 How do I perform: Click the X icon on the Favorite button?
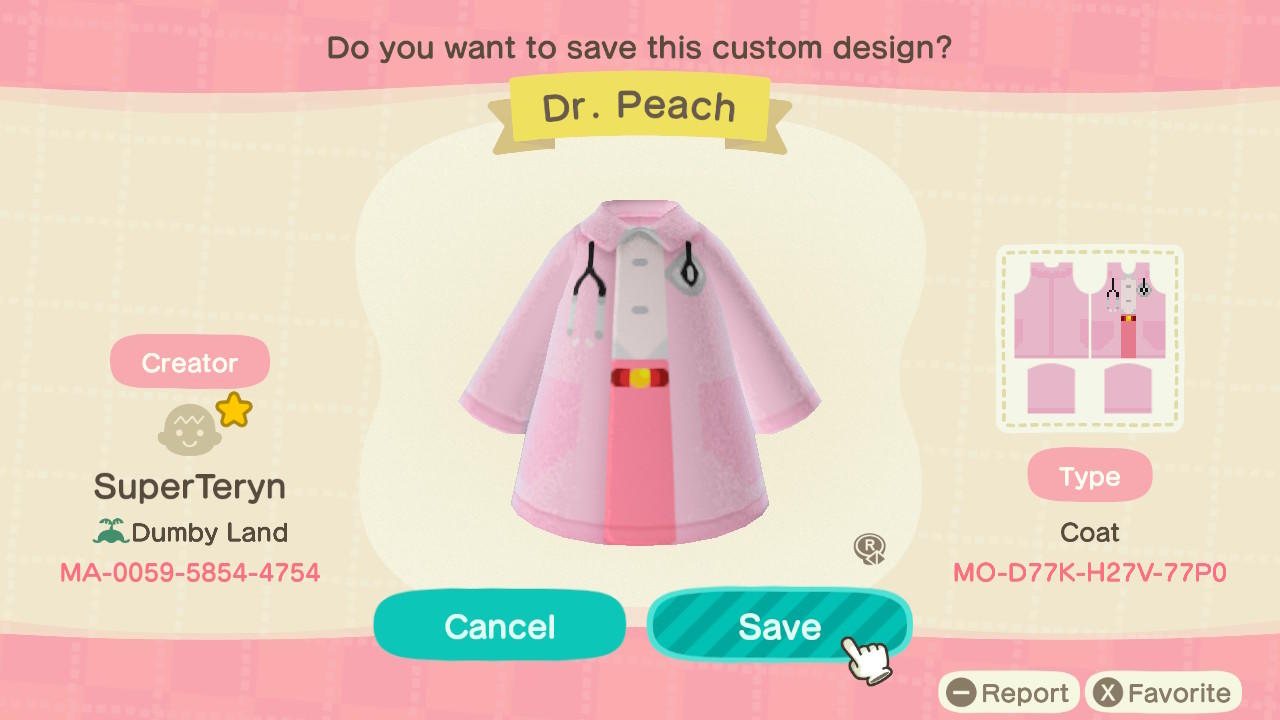coord(1109,692)
